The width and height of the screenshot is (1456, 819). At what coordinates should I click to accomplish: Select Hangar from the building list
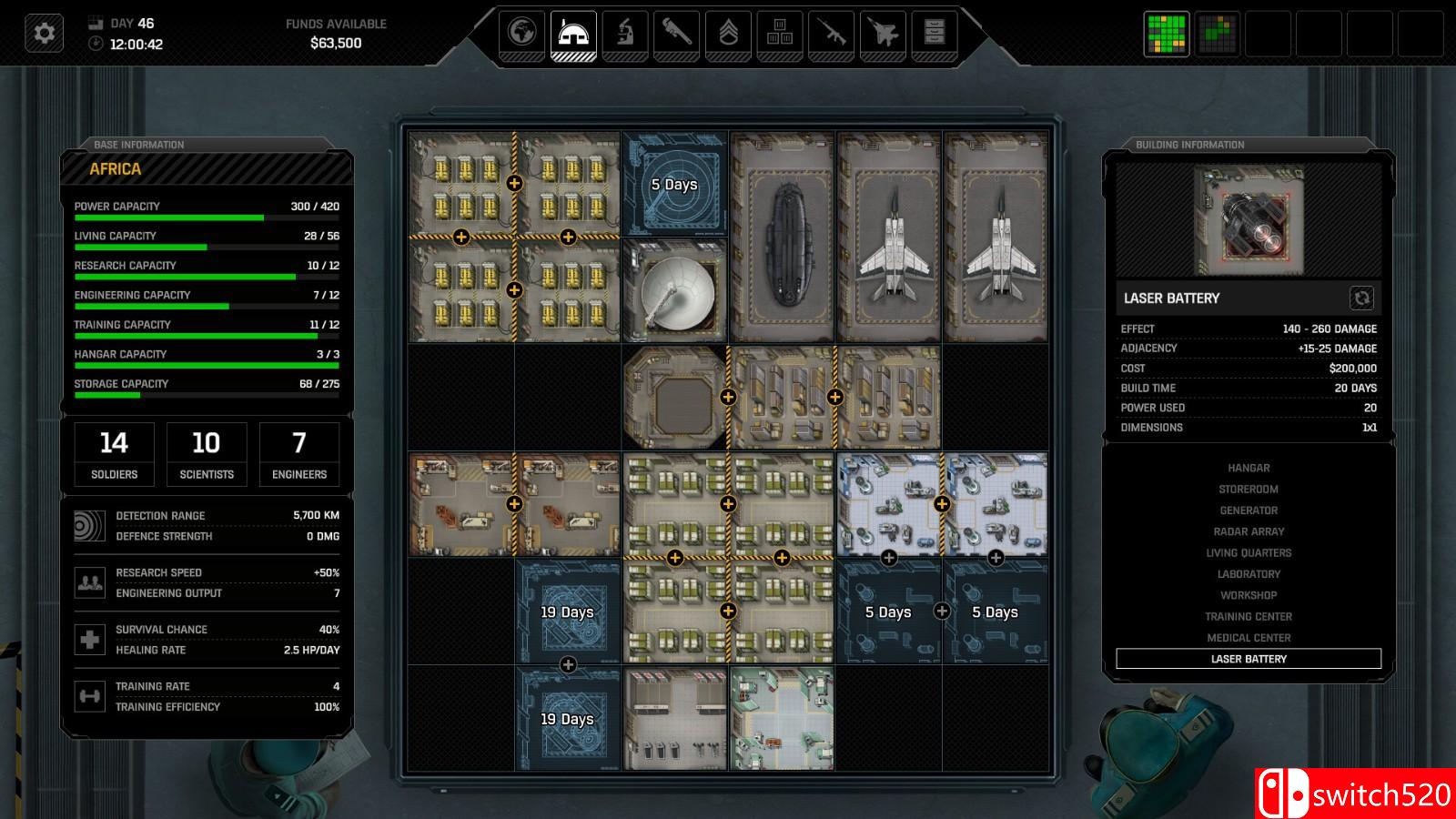coord(1249,468)
